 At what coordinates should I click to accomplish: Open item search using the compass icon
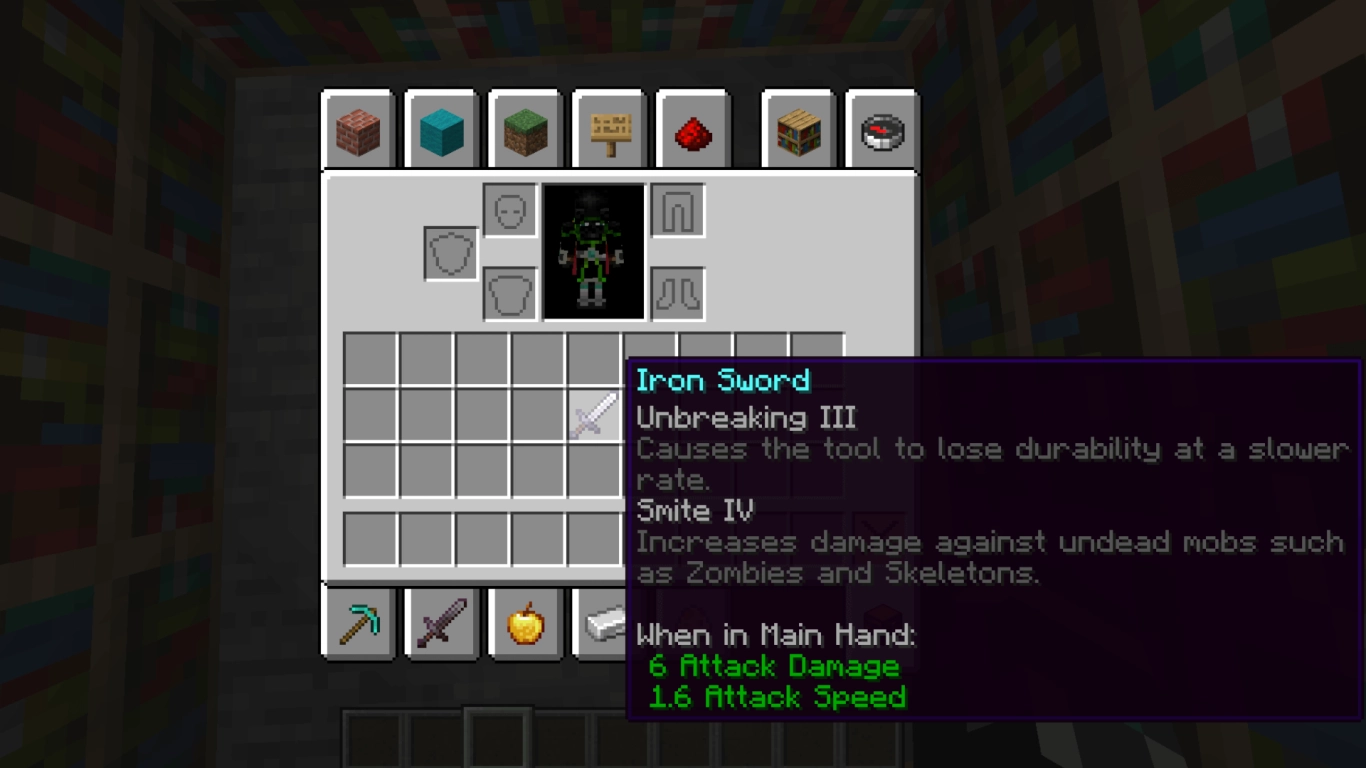(x=881, y=130)
